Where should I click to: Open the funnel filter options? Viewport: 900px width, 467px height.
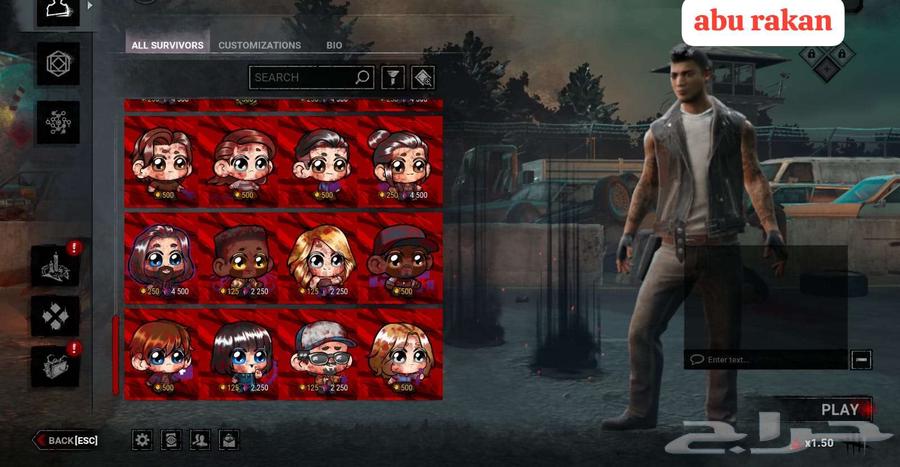(393, 77)
